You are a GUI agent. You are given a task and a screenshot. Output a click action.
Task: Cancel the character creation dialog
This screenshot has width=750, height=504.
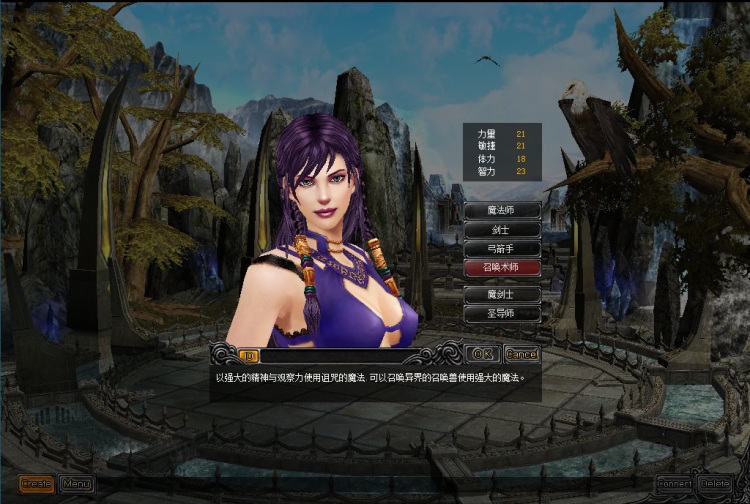pyautogui.click(x=521, y=354)
